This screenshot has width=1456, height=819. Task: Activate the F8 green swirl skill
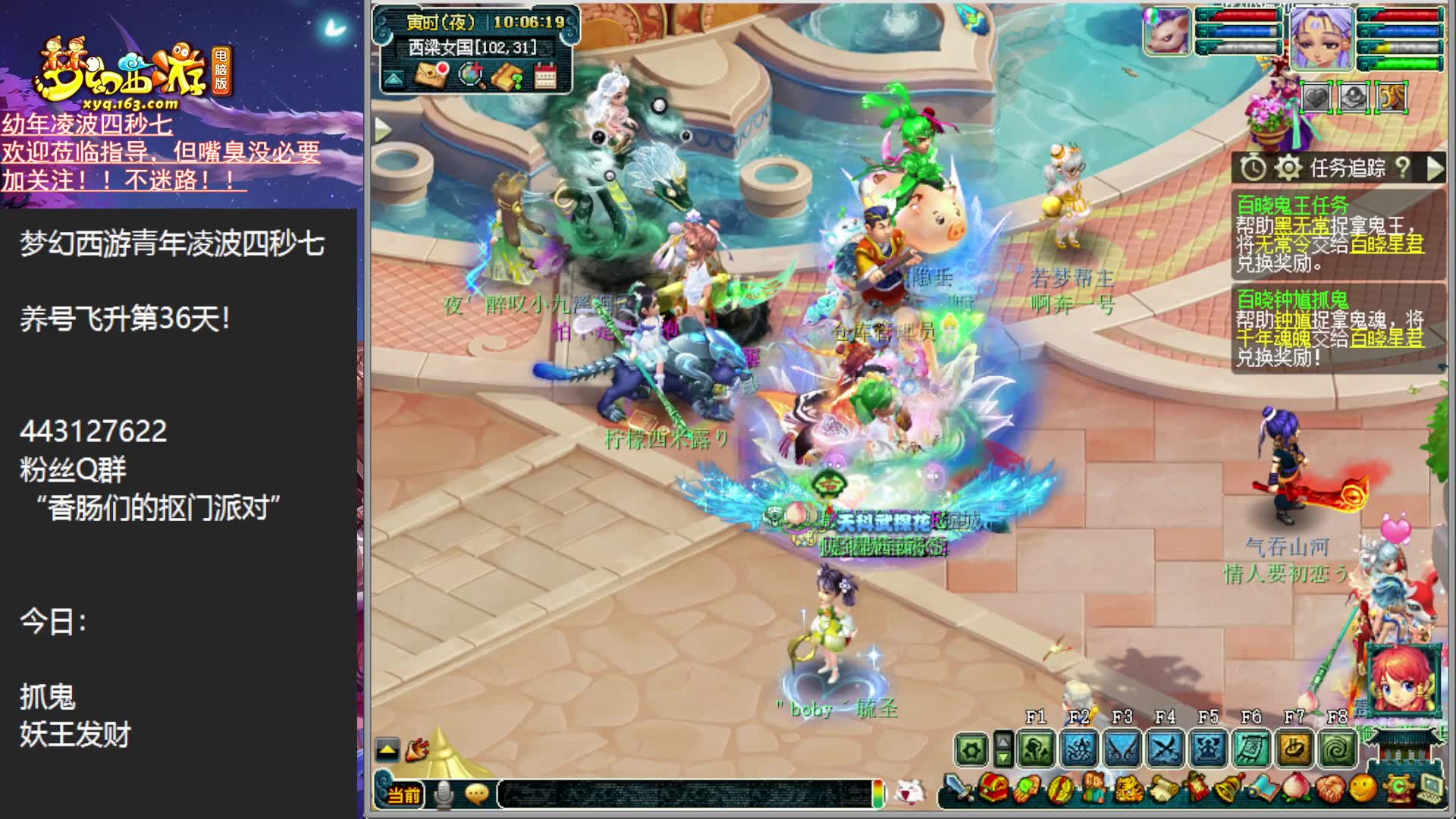1336,749
